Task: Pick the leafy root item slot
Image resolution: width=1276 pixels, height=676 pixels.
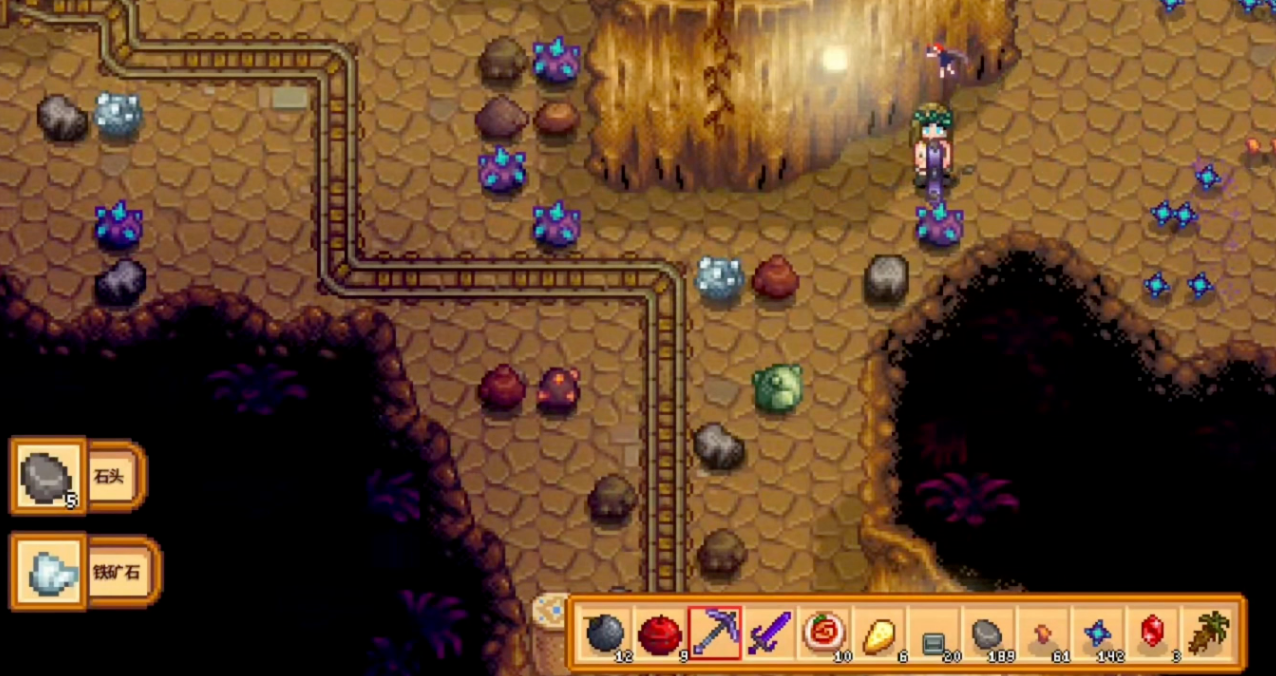Action: (x=1208, y=633)
